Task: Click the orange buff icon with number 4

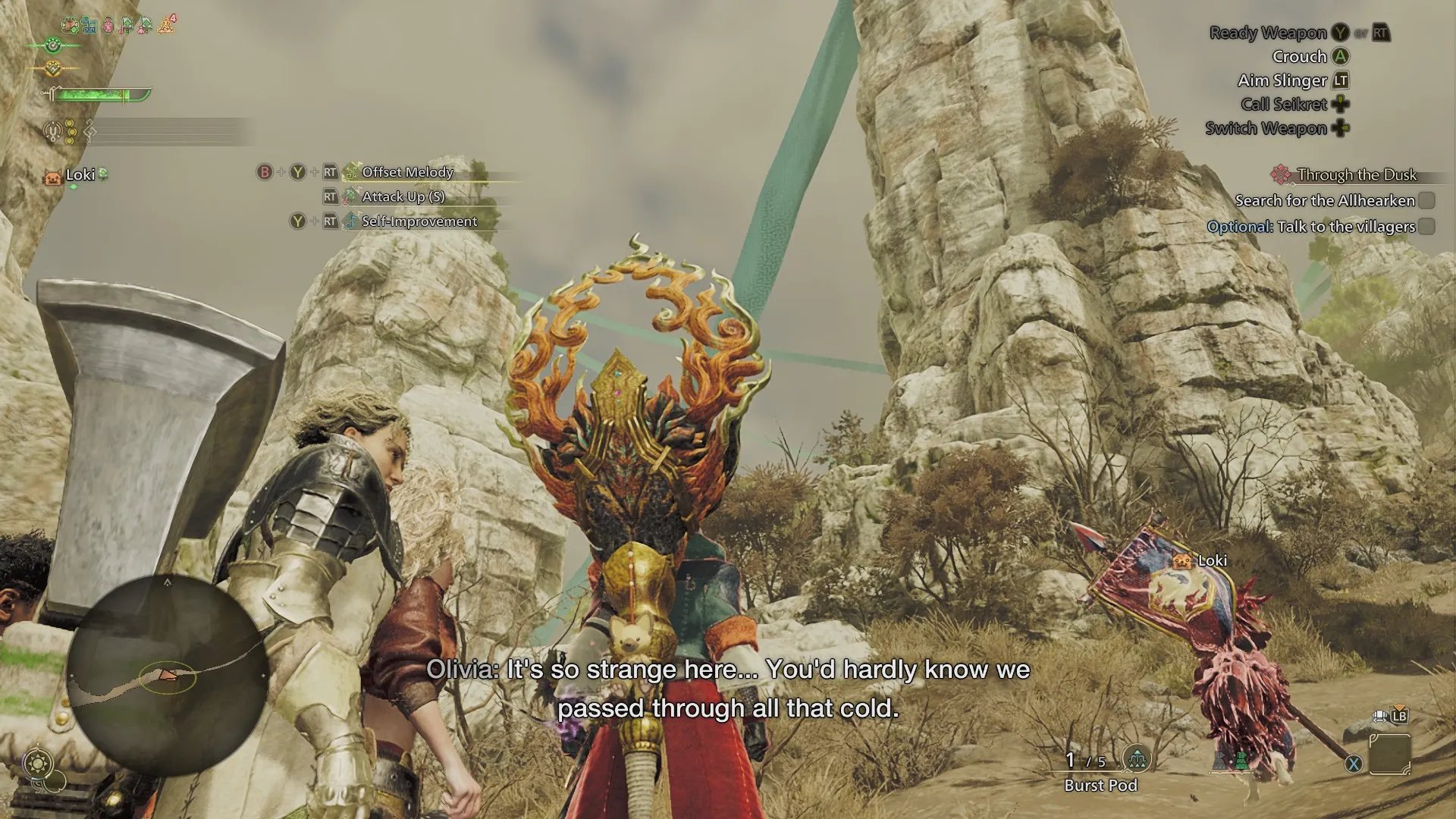Action: [166, 25]
